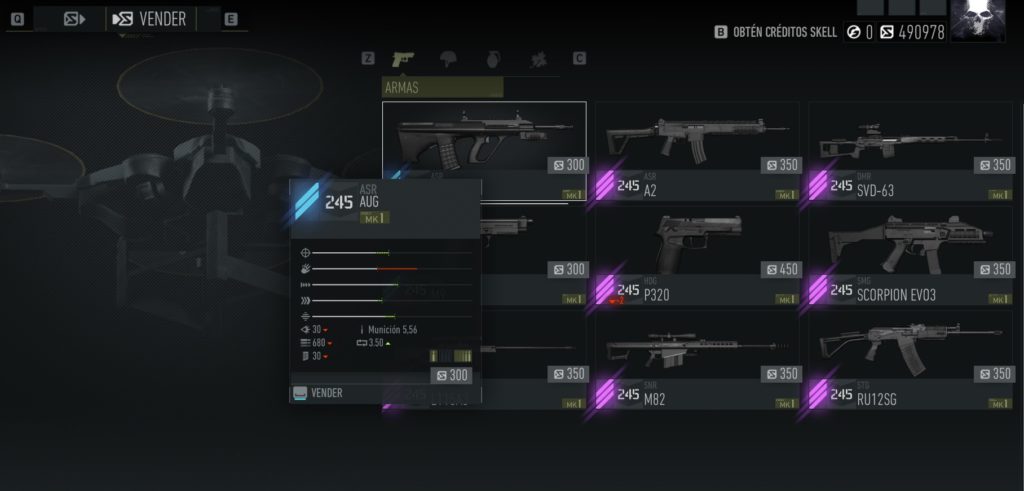Switch to the Vender tab
Viewport: 1024px width, 491px height.
click(151, 19)
